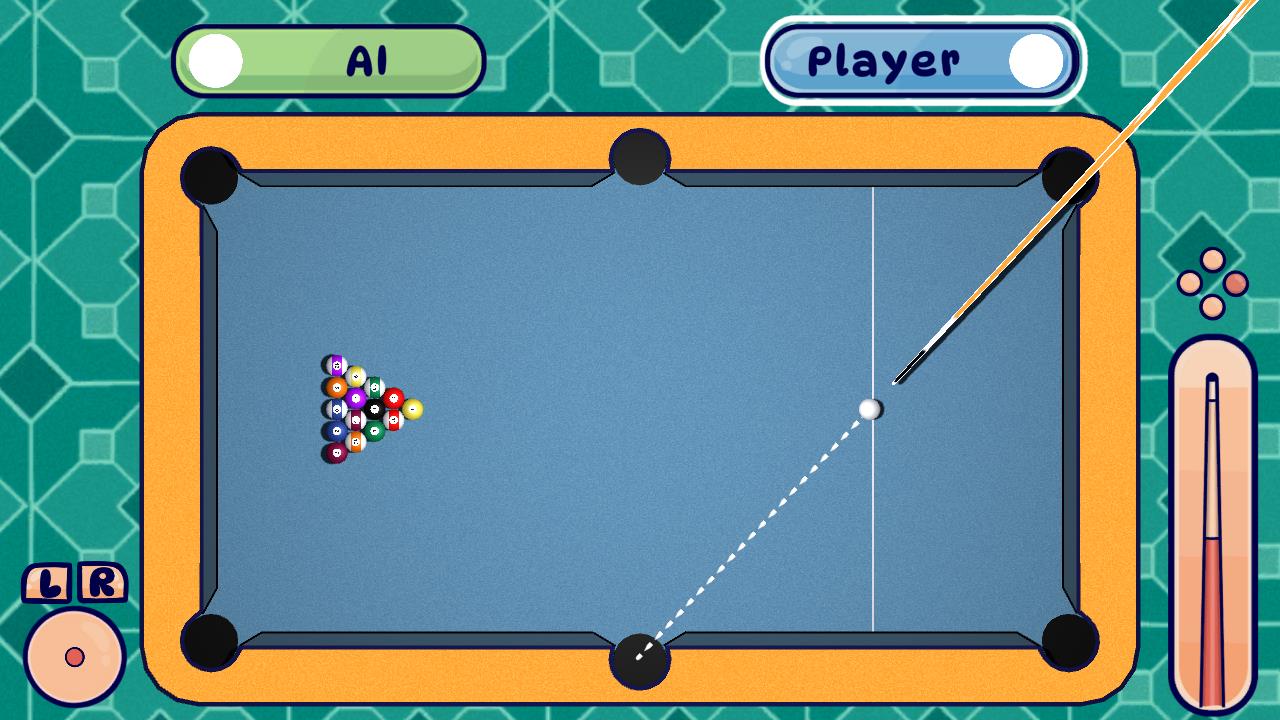Image resolution: width=1280 pixels, height=720 pixels.
Task: Click the yellow ball at the rack's right tip
Action: [x=412, y=409]
